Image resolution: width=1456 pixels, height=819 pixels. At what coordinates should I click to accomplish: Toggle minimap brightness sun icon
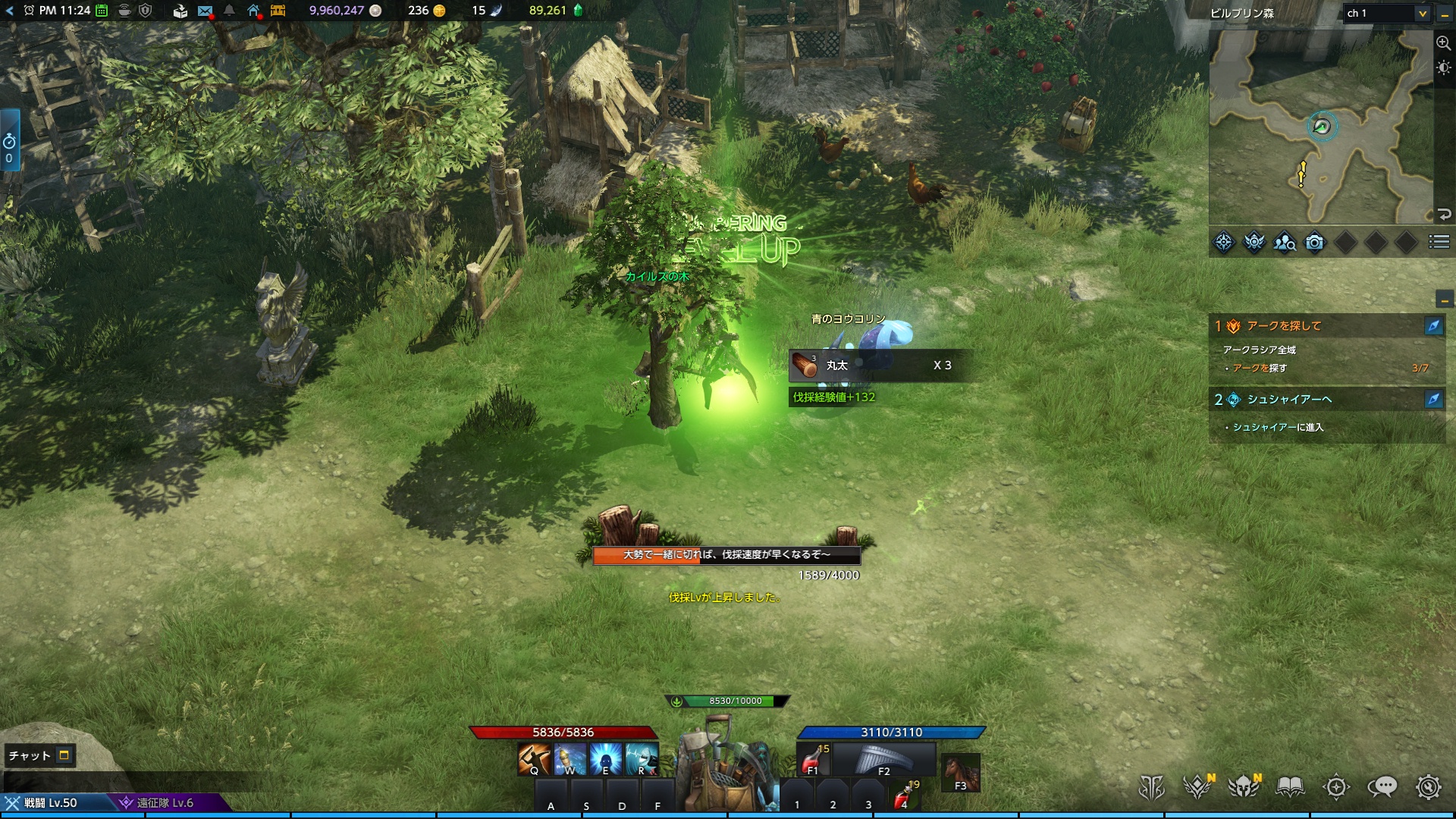point(1443,68)
